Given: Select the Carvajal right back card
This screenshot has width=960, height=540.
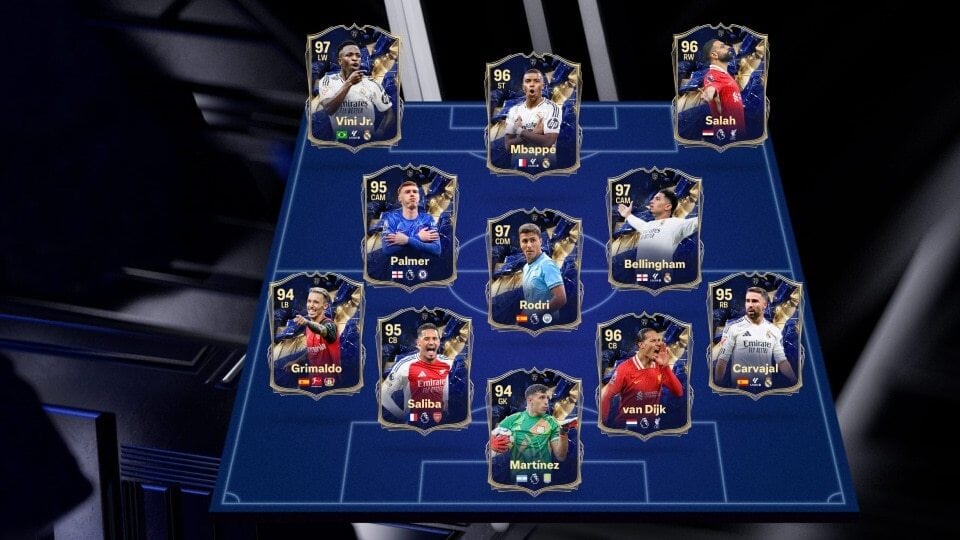Looking at the screenshot, I should [754, 336].
